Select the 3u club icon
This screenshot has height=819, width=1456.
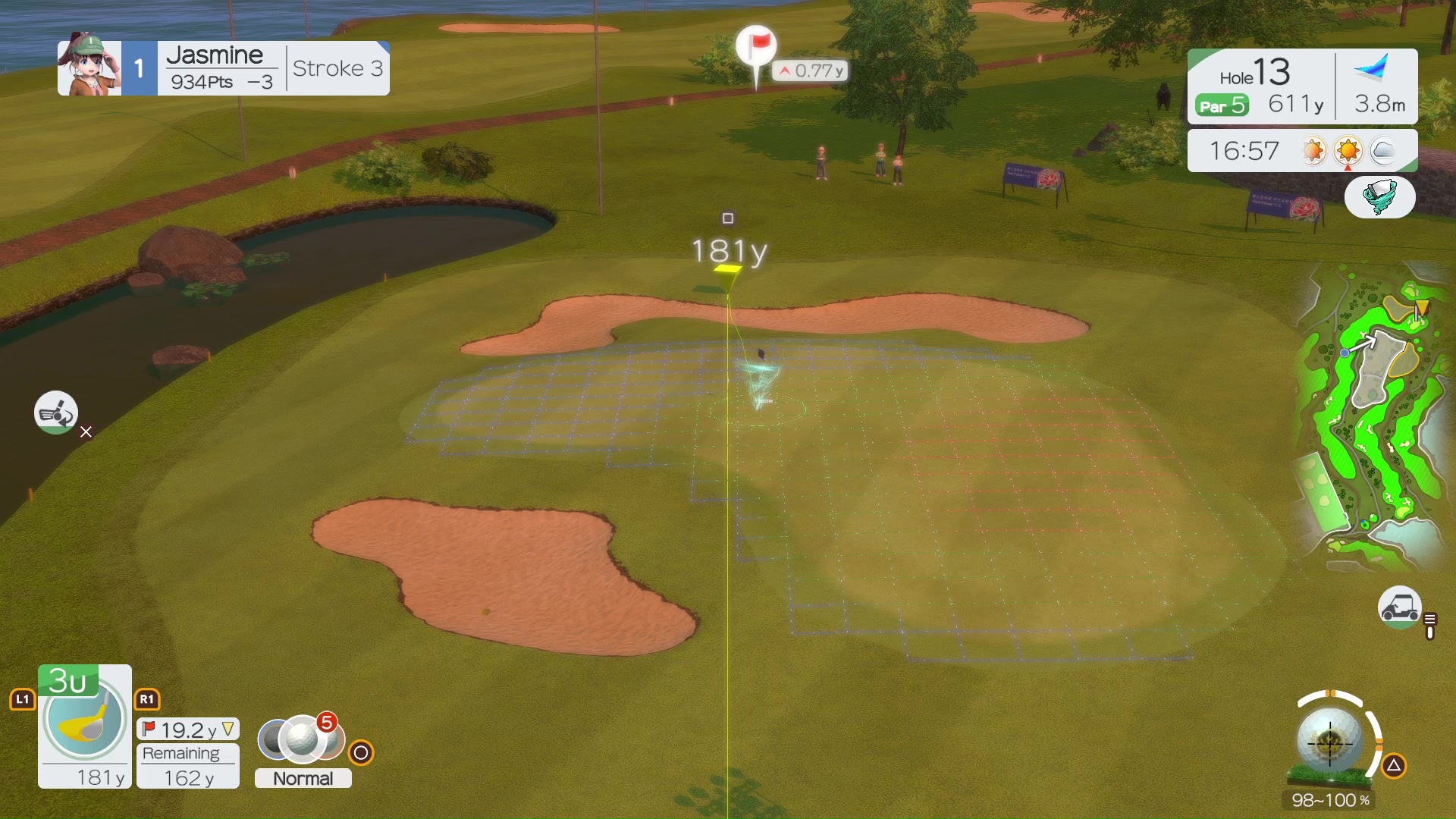click(84, 718)
